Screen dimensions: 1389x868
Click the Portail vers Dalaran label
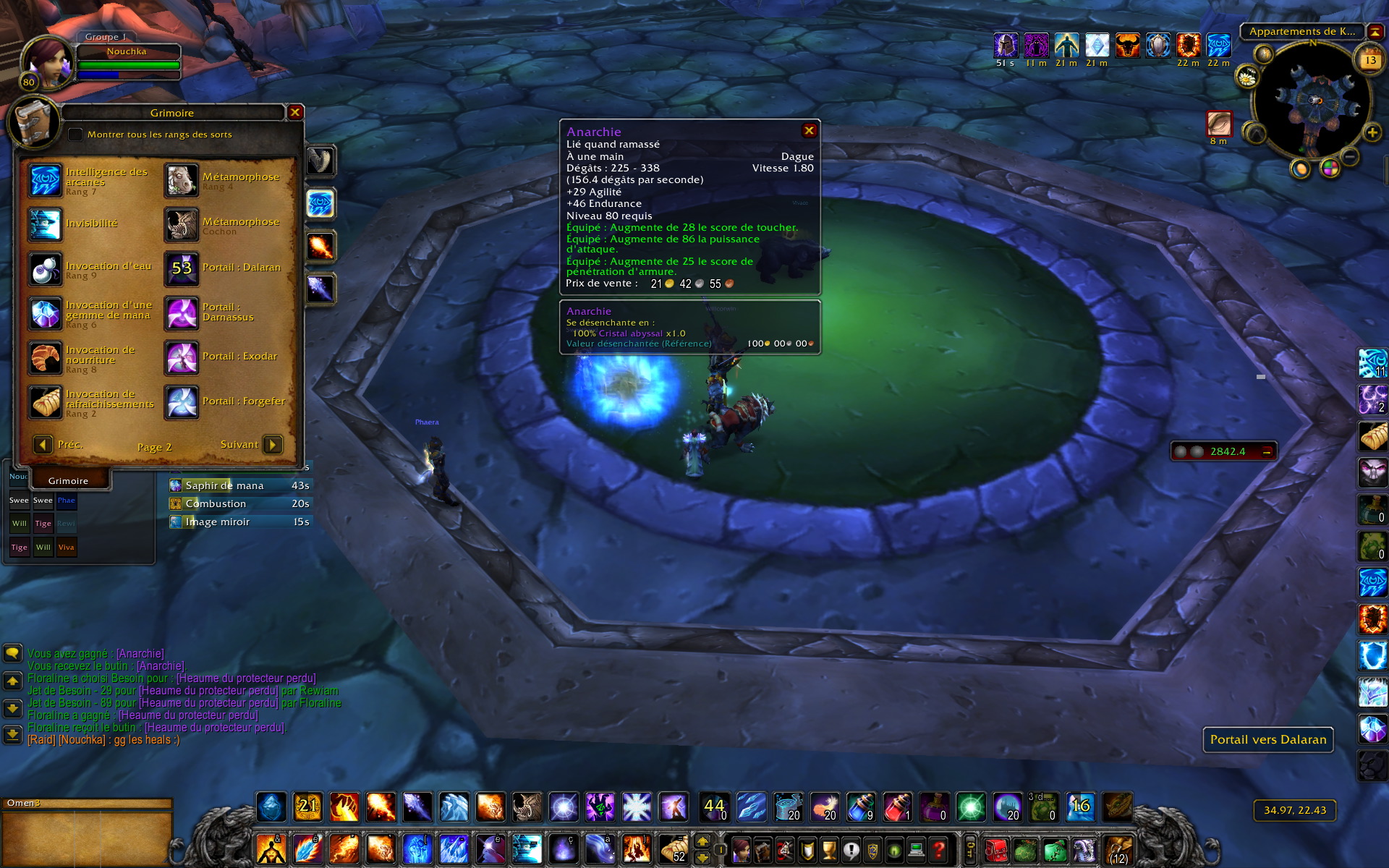point(1267,739)
